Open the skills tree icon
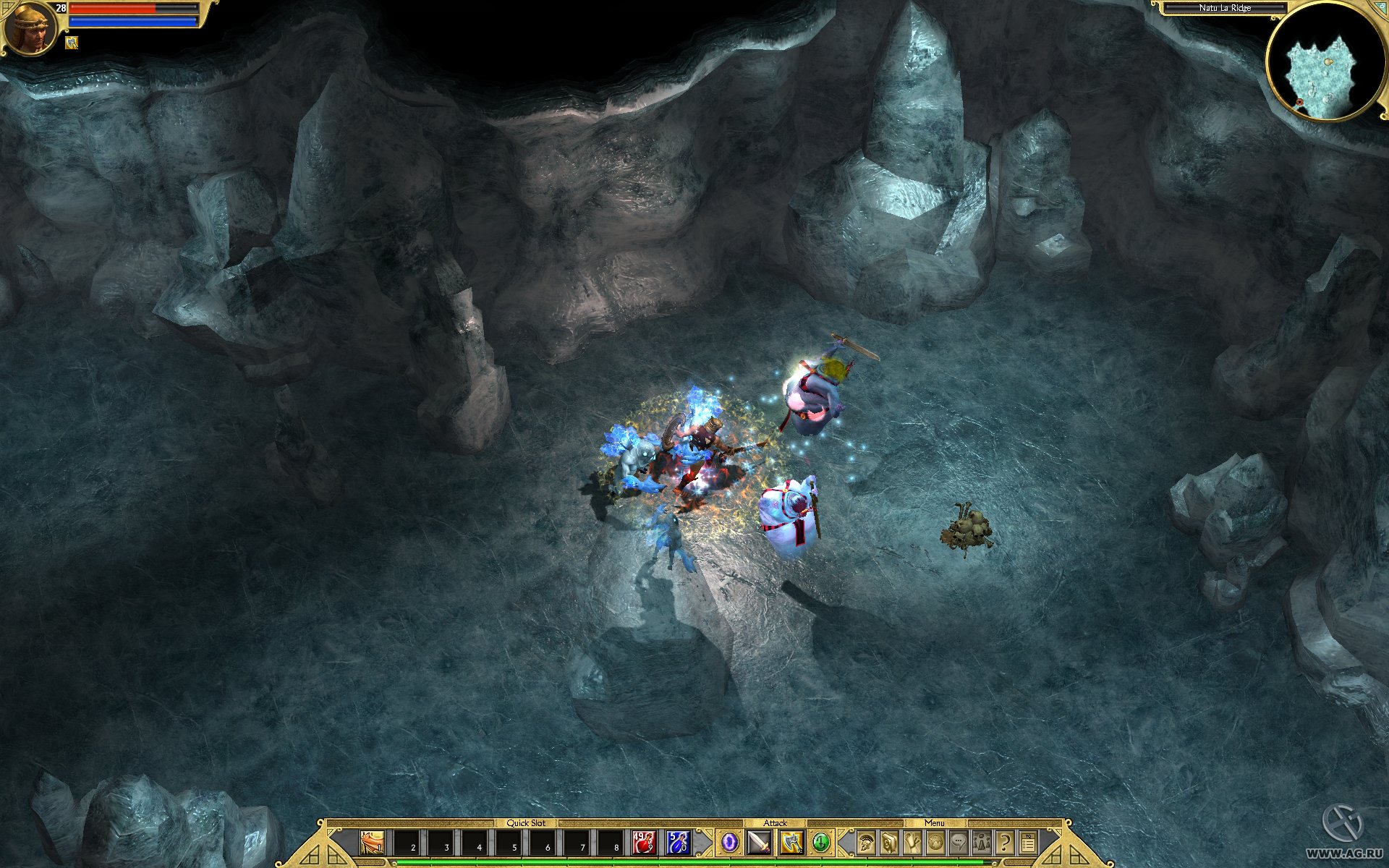Viewport: 1389px width, 868px height. tap(912, 843)
